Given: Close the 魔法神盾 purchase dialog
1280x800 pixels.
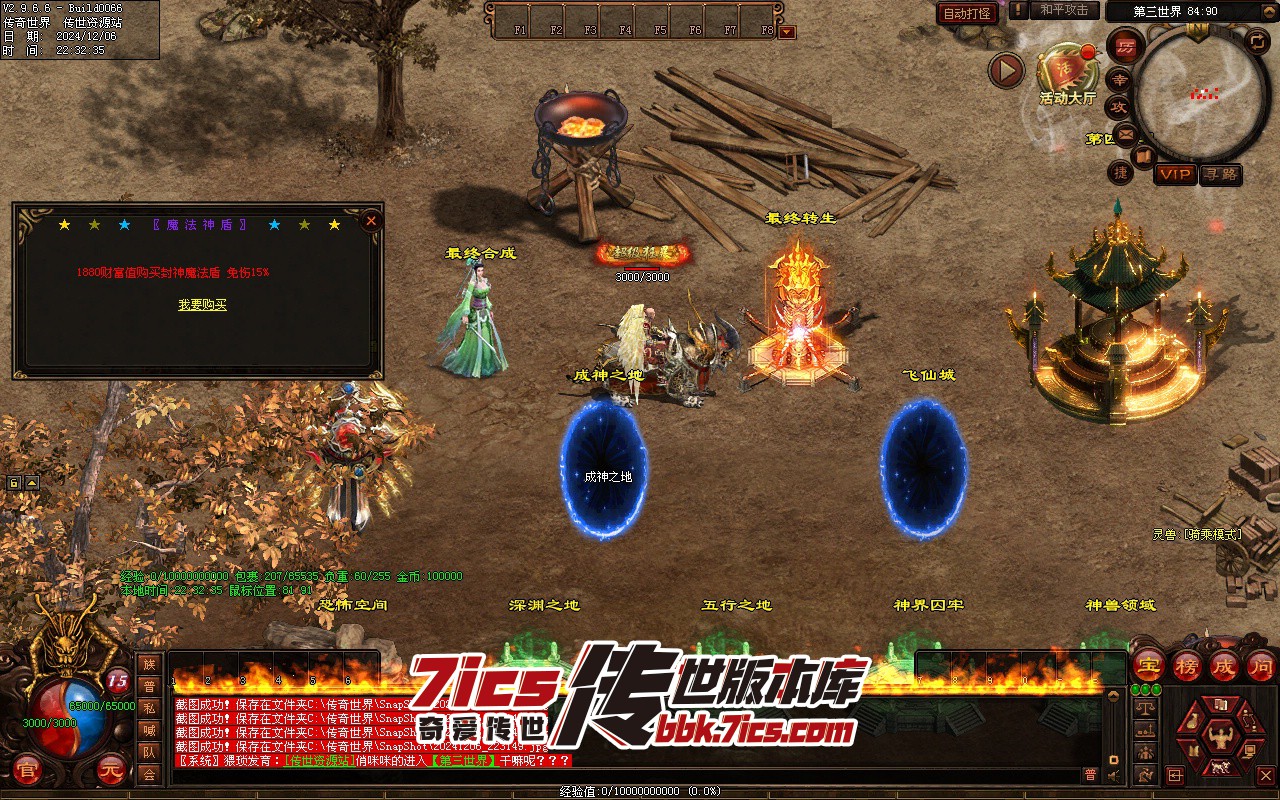Looking at the screenshot, I should 371,220.
